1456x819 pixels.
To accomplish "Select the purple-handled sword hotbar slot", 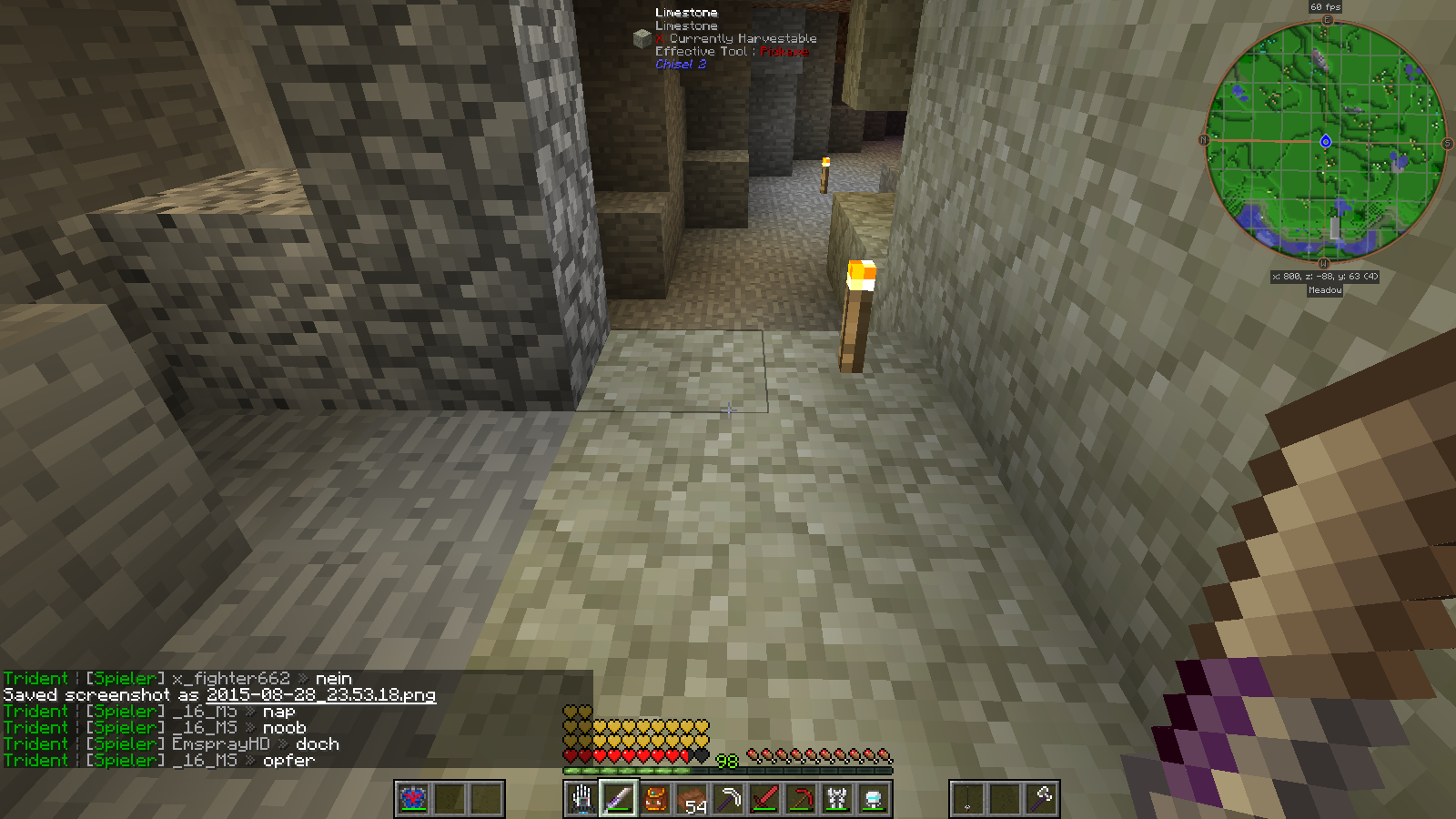I will click(x=618, y=799).
